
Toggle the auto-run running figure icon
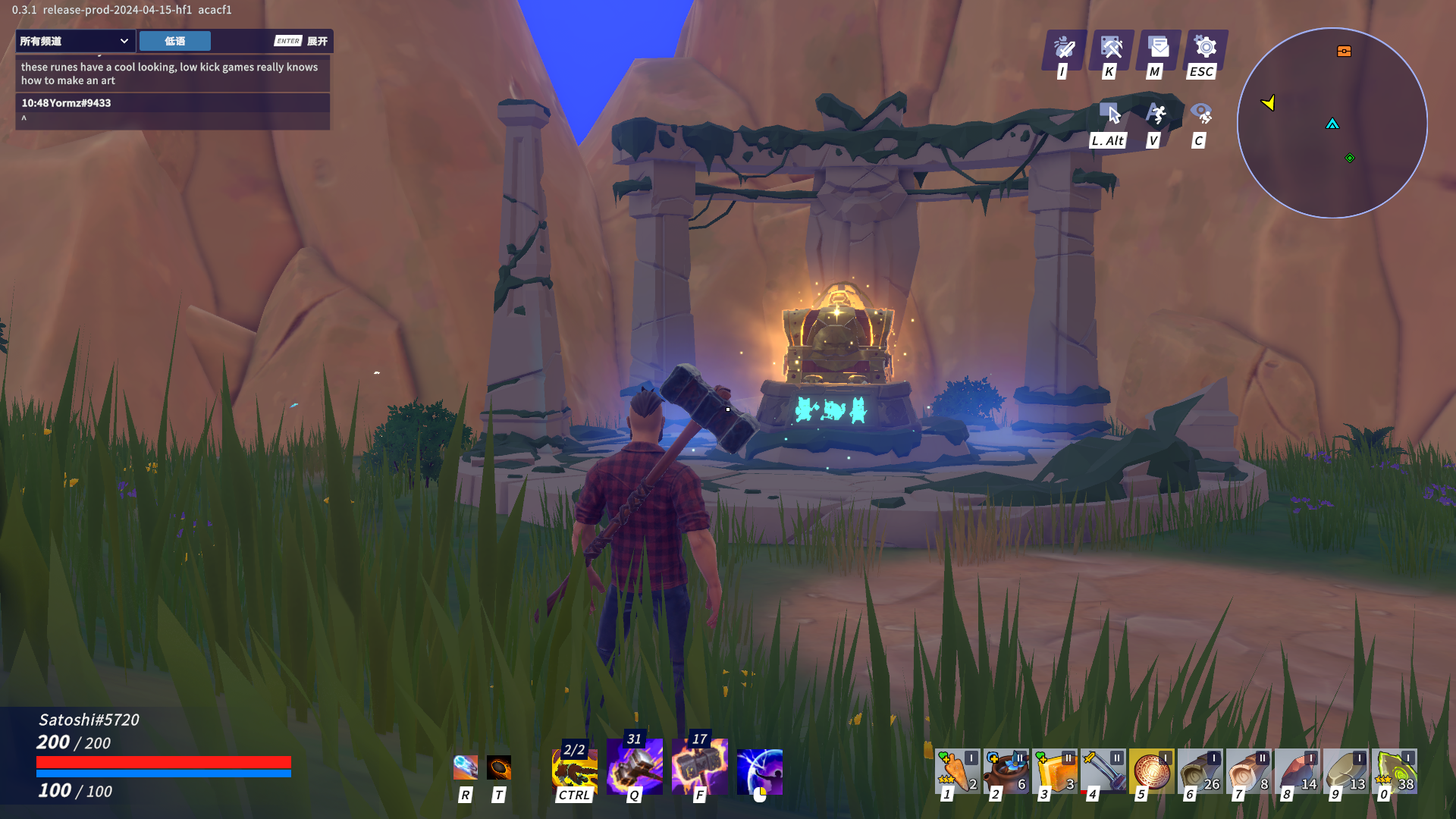(1156, 115)
